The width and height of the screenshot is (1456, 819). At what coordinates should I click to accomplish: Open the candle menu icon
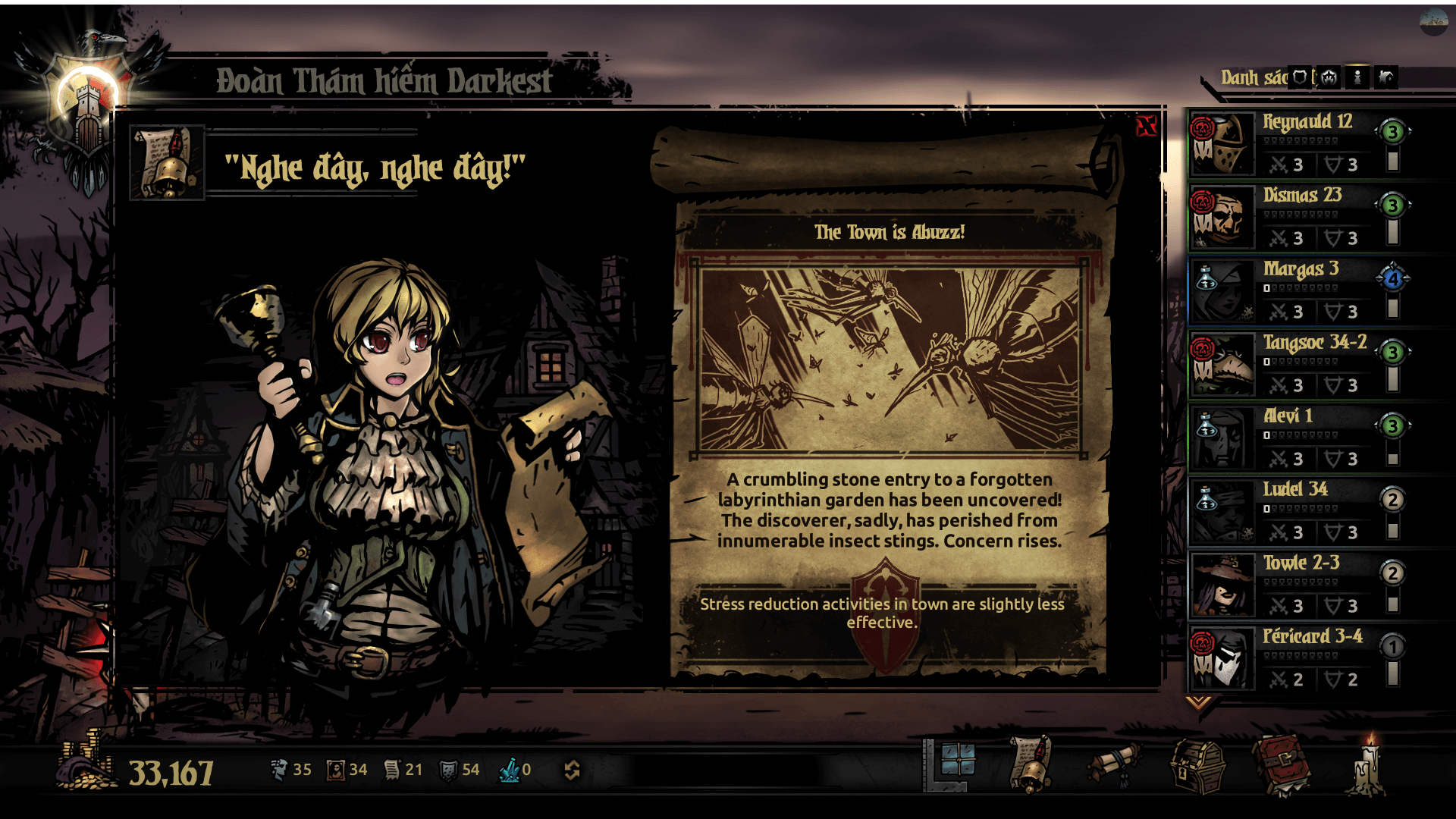(1367, 766)
